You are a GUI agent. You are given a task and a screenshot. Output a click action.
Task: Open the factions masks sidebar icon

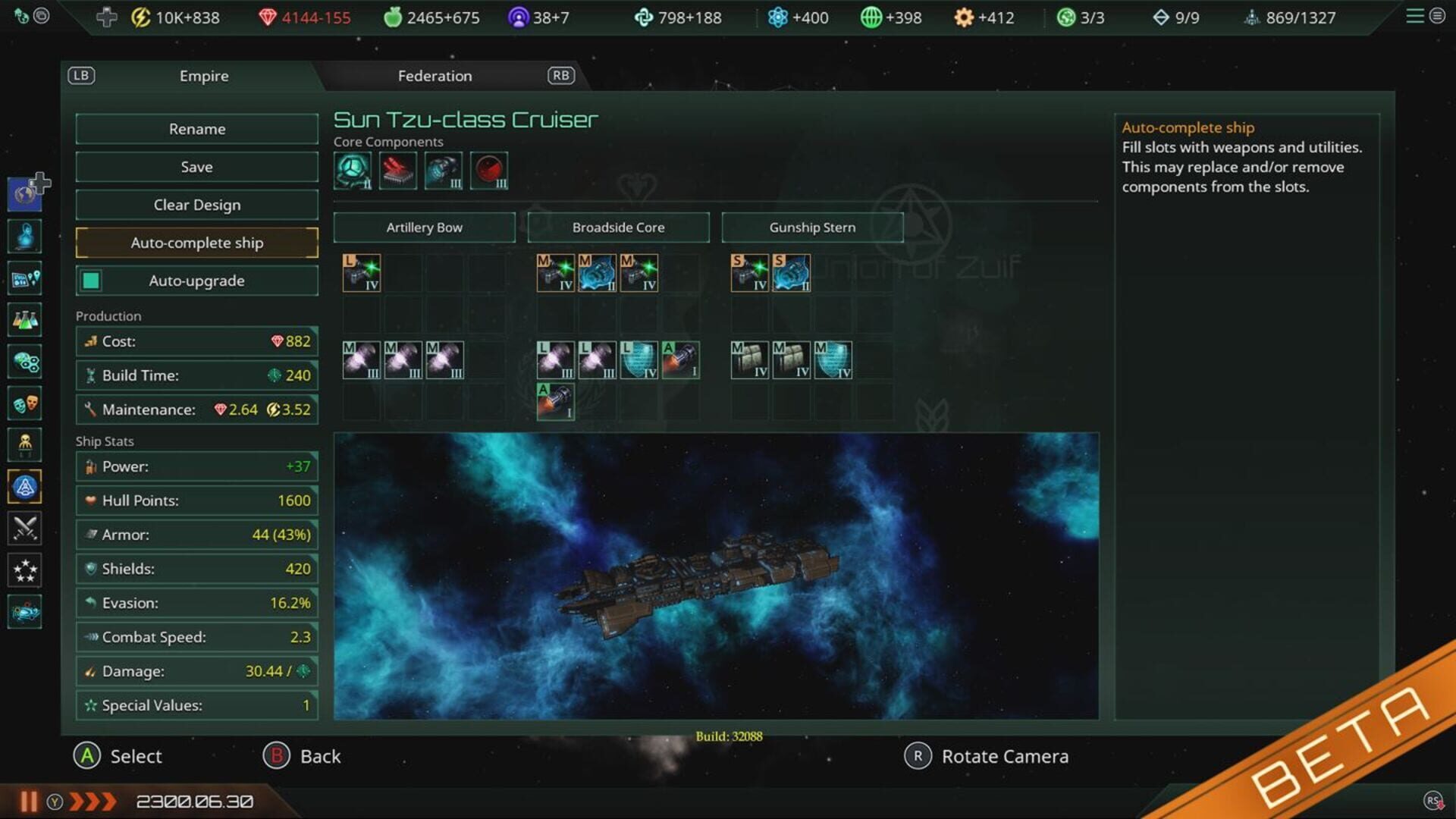(x=25, y=403)
